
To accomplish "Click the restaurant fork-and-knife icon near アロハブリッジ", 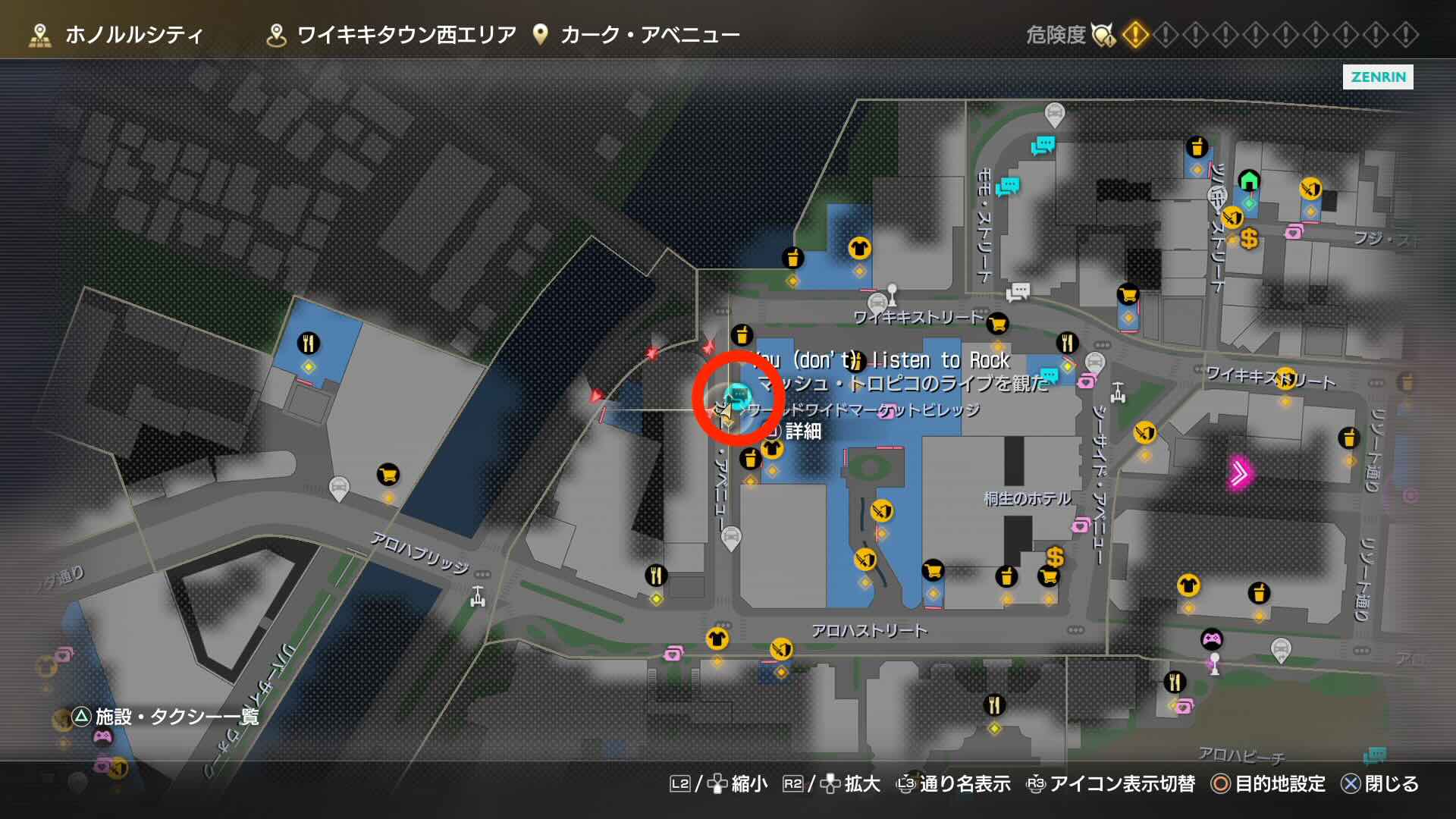I will (655, 576).
